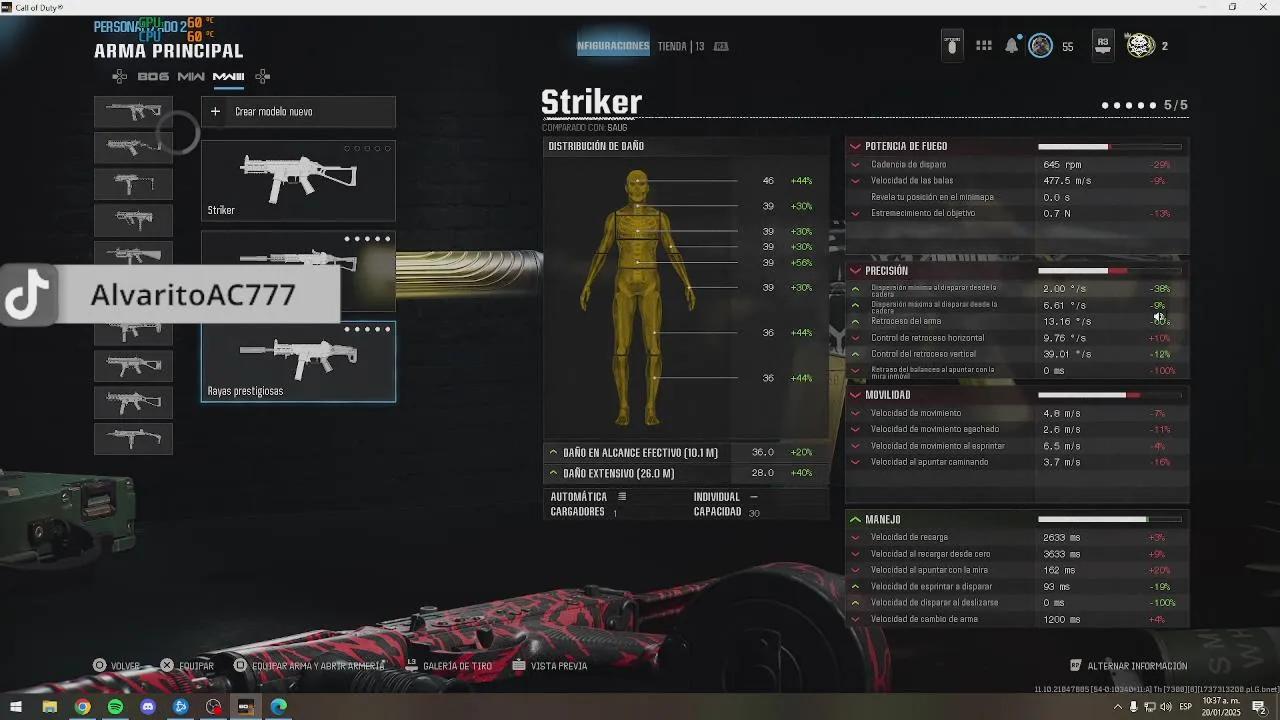Switch to the BO6 weapons tab
Image resolution: width=1280 pixels, height=720 pixels.
click(x=153, y=76)
